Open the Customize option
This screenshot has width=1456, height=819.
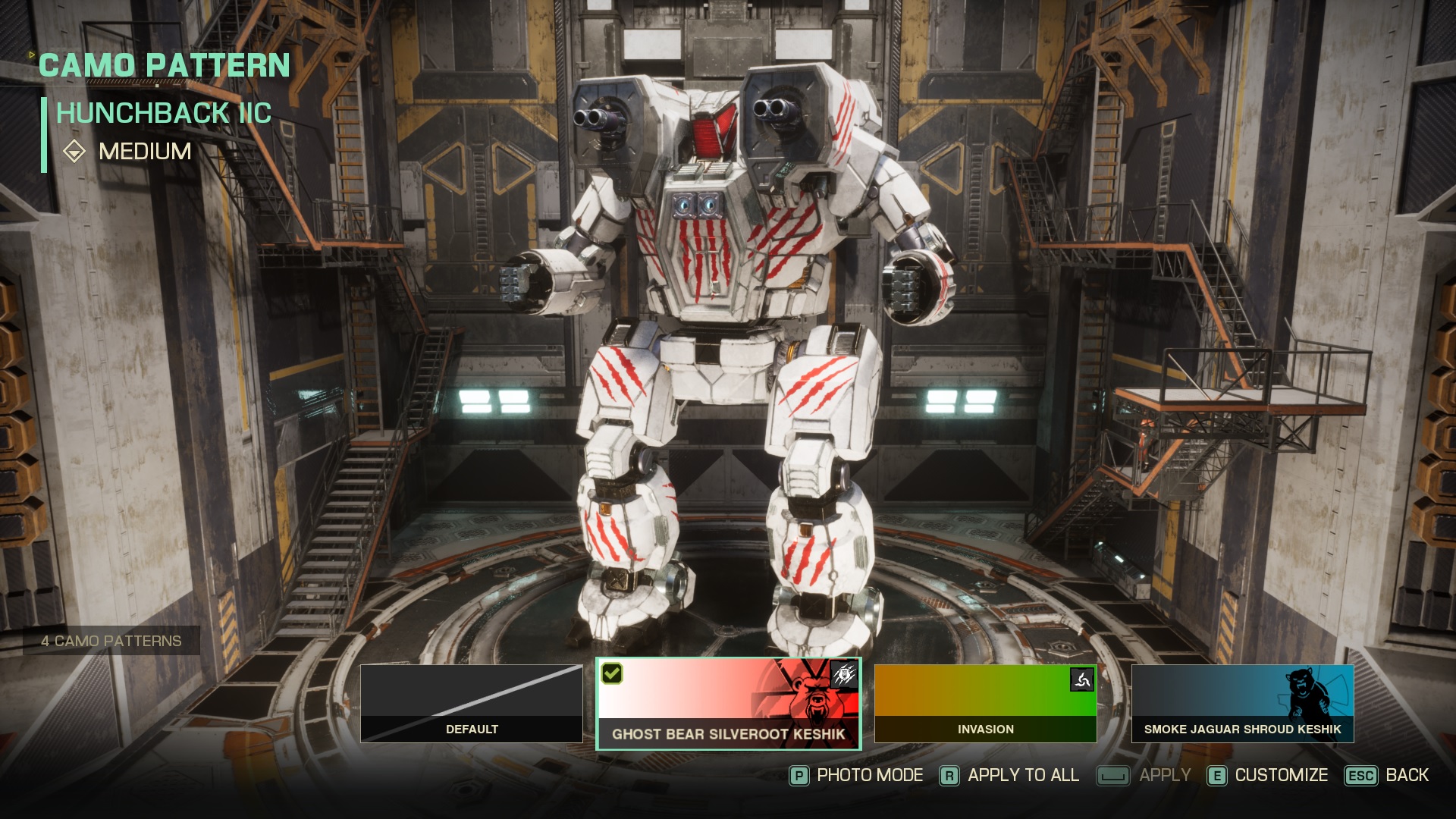[1268, 775]
